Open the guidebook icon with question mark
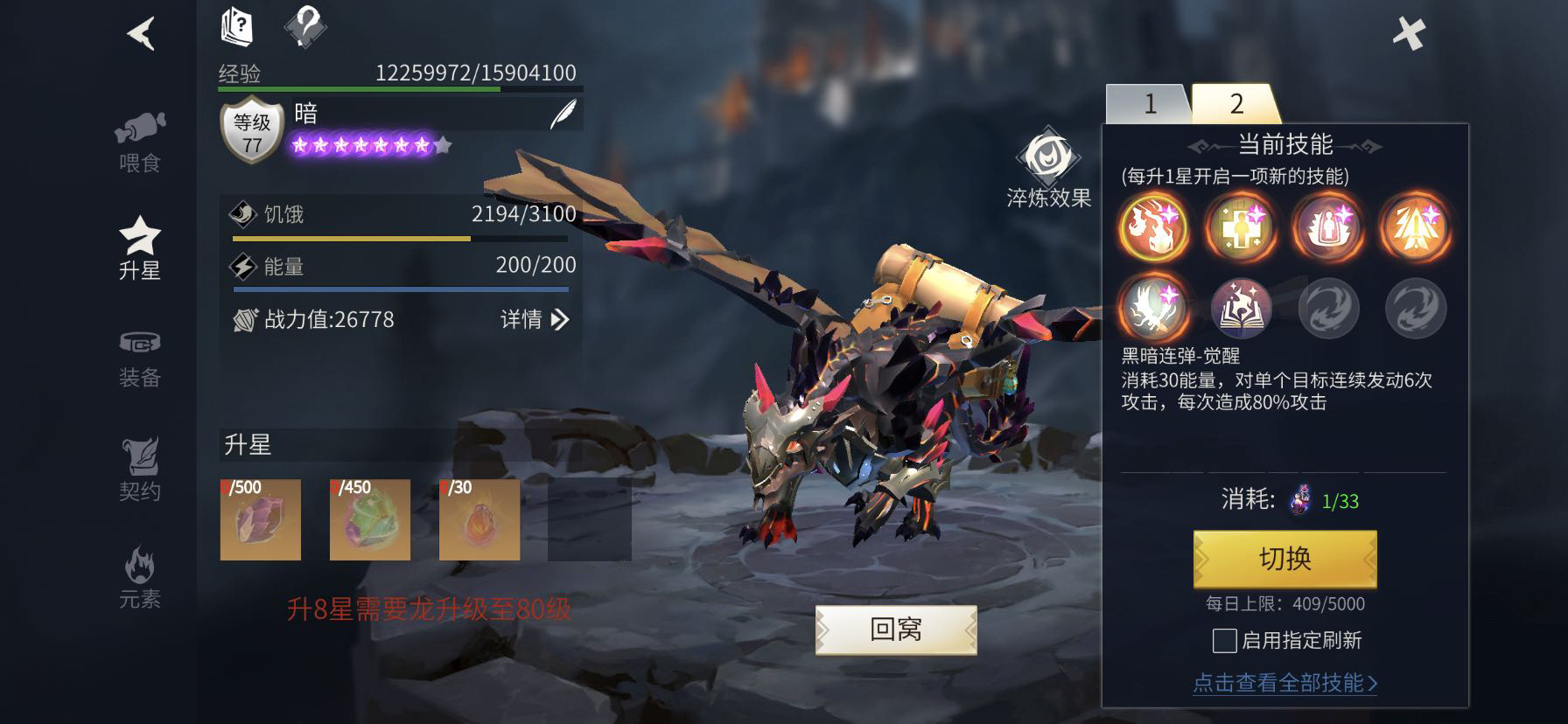Screen dimensions: 1568x724 point(236,26)
